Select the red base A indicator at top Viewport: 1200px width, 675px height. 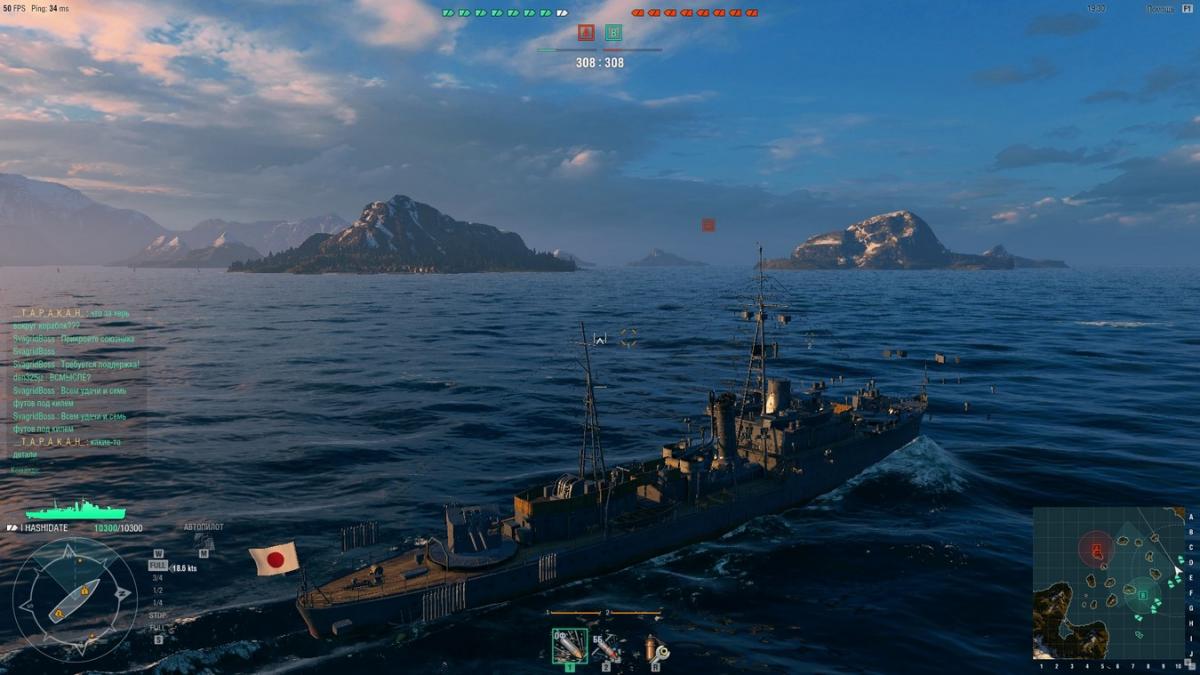[586, 33]
